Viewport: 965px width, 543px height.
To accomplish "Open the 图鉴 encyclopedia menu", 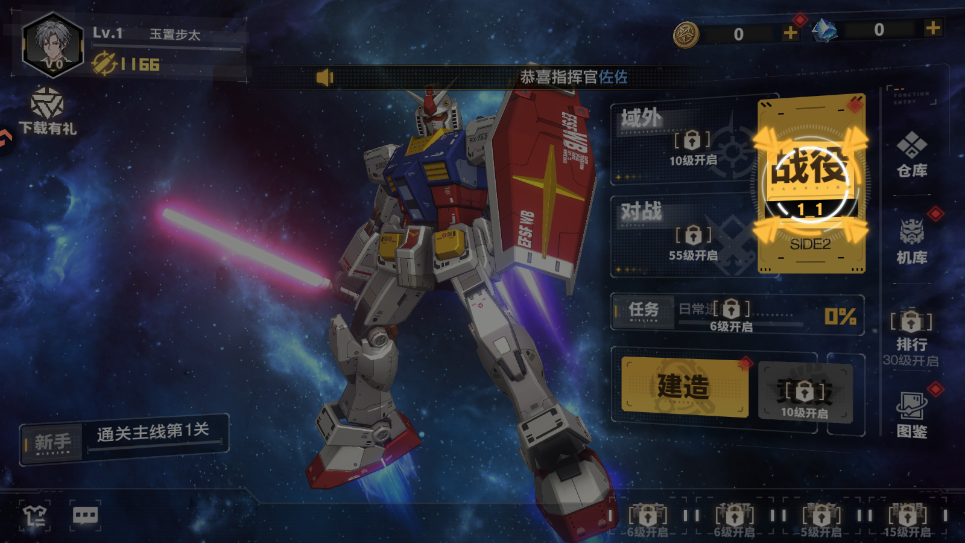I will [911, 415].
